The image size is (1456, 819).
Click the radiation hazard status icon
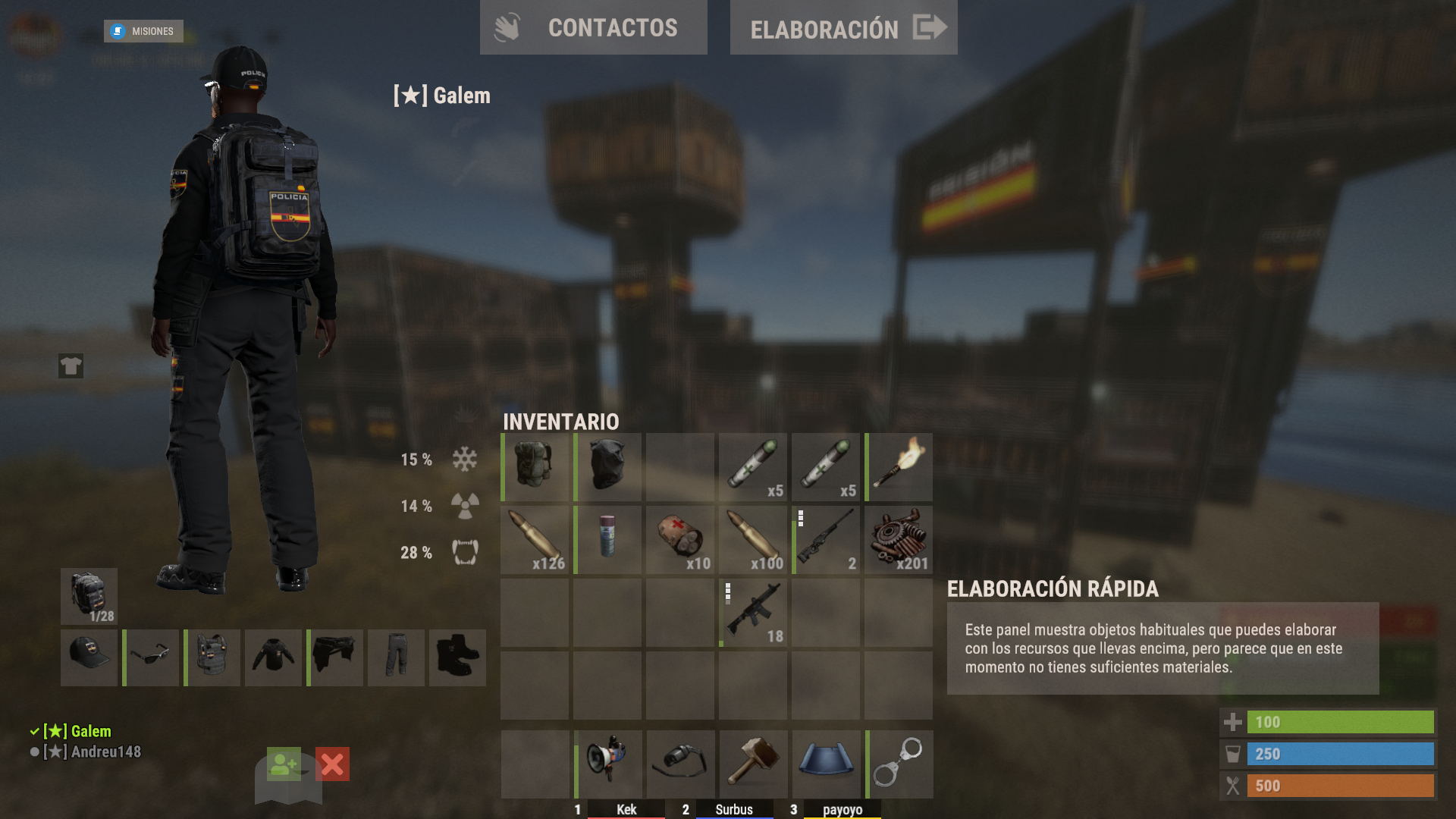[465, 506]
